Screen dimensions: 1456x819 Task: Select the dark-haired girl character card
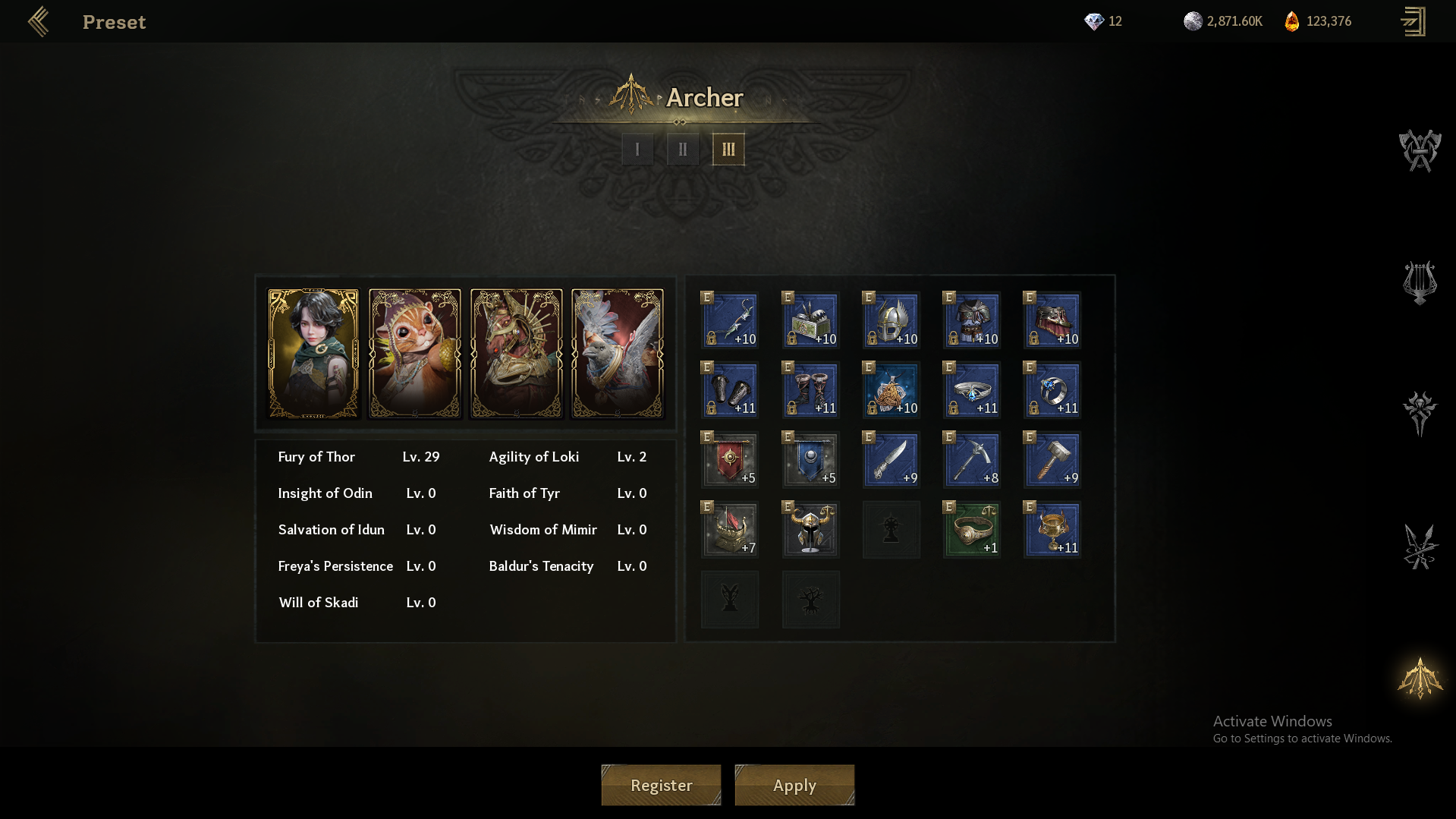(x=313, y=354)
